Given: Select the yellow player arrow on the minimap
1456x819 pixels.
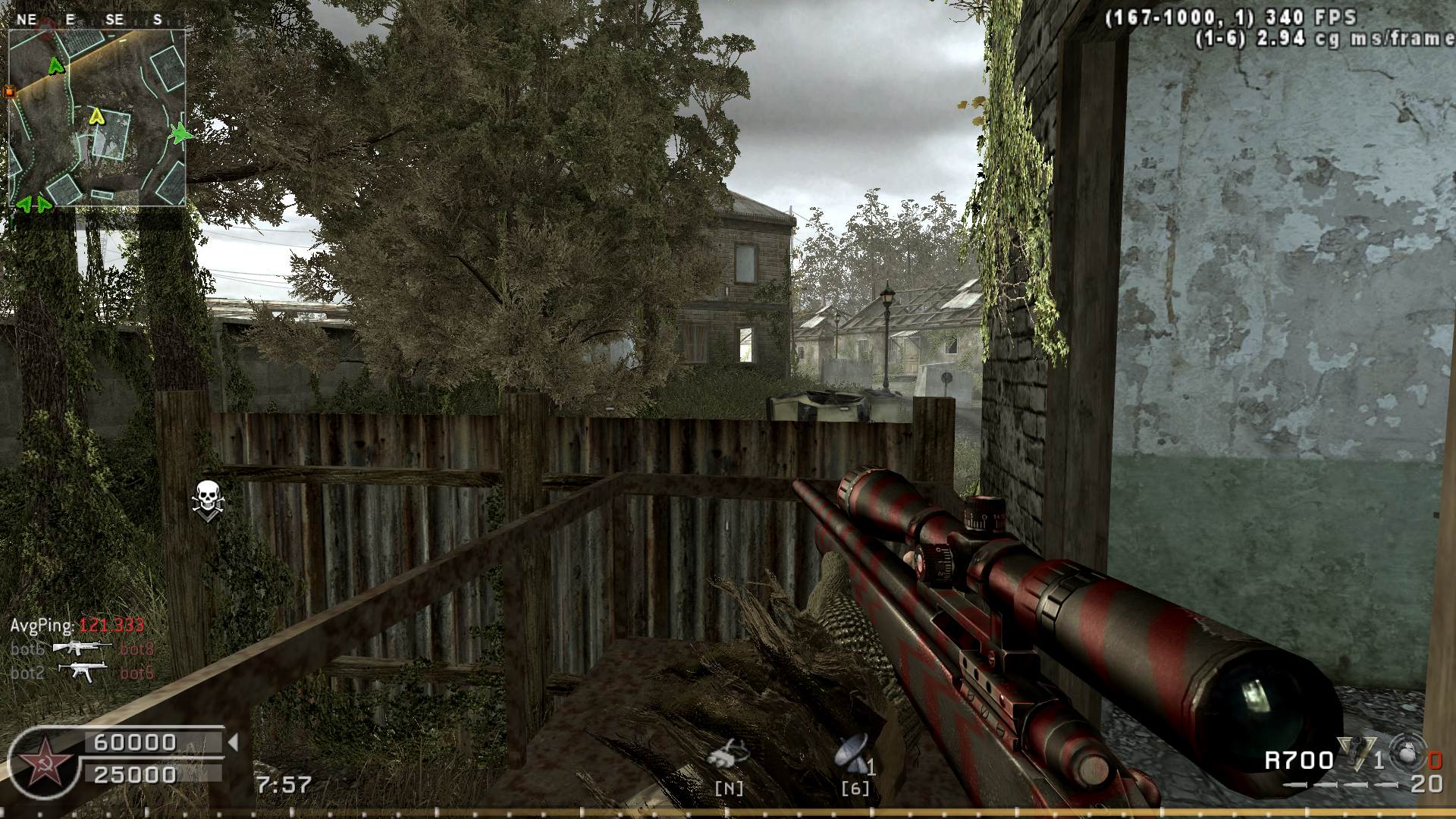Looking at the screenshot, I should (96, 116).
